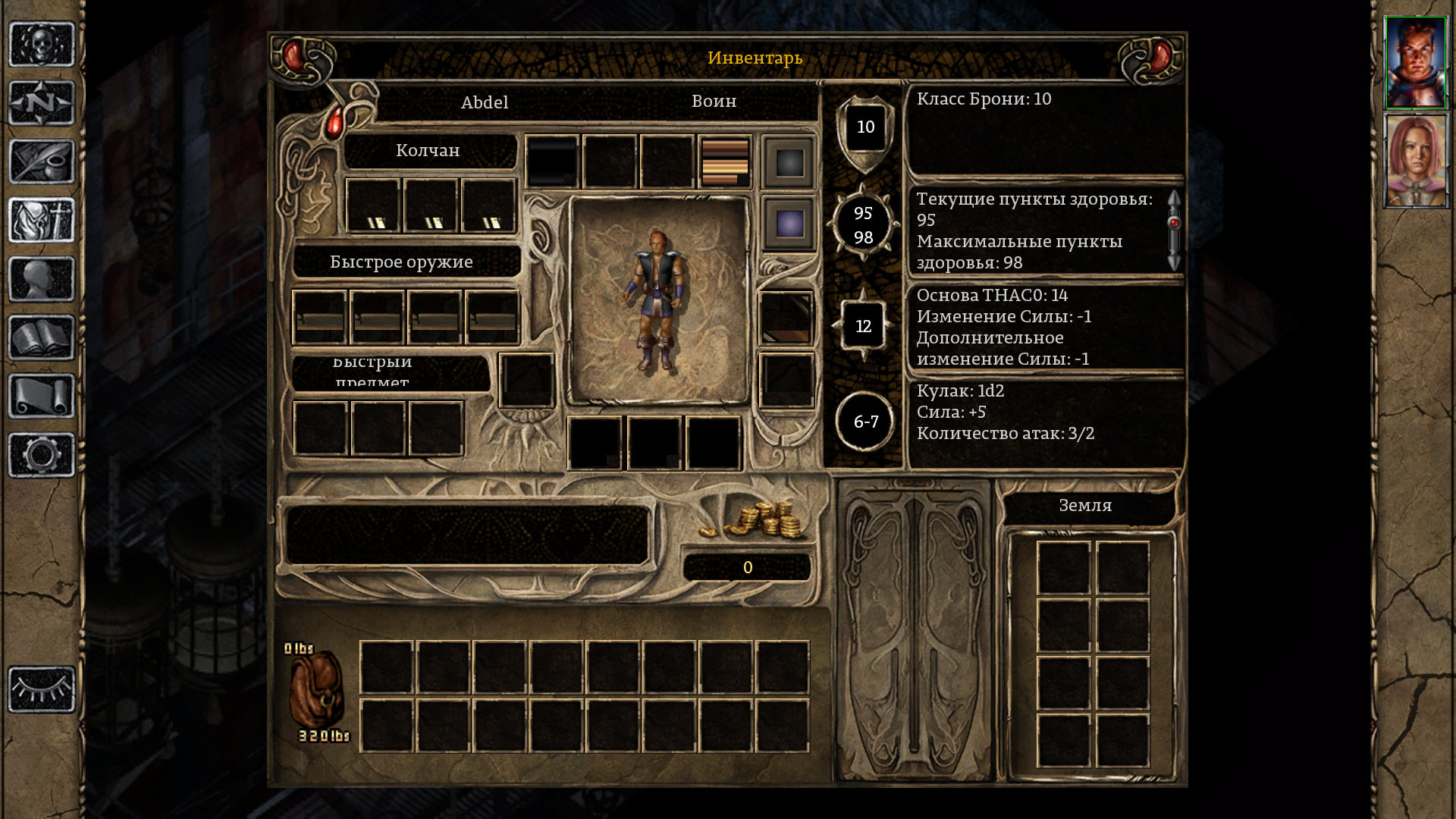Open the compass area map
Image resolution: width=1456 pixels, height=819 pixels.
42,102
